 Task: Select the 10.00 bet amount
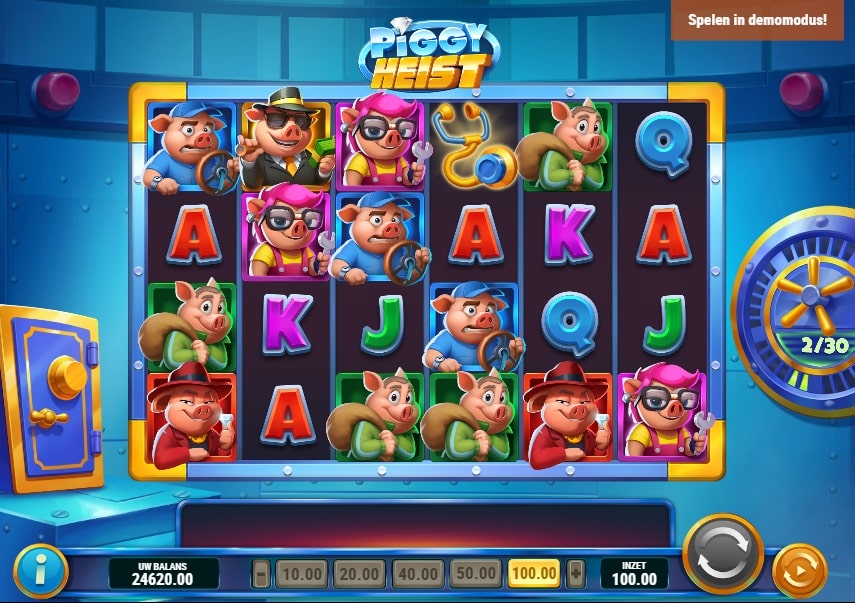(301, 574)
